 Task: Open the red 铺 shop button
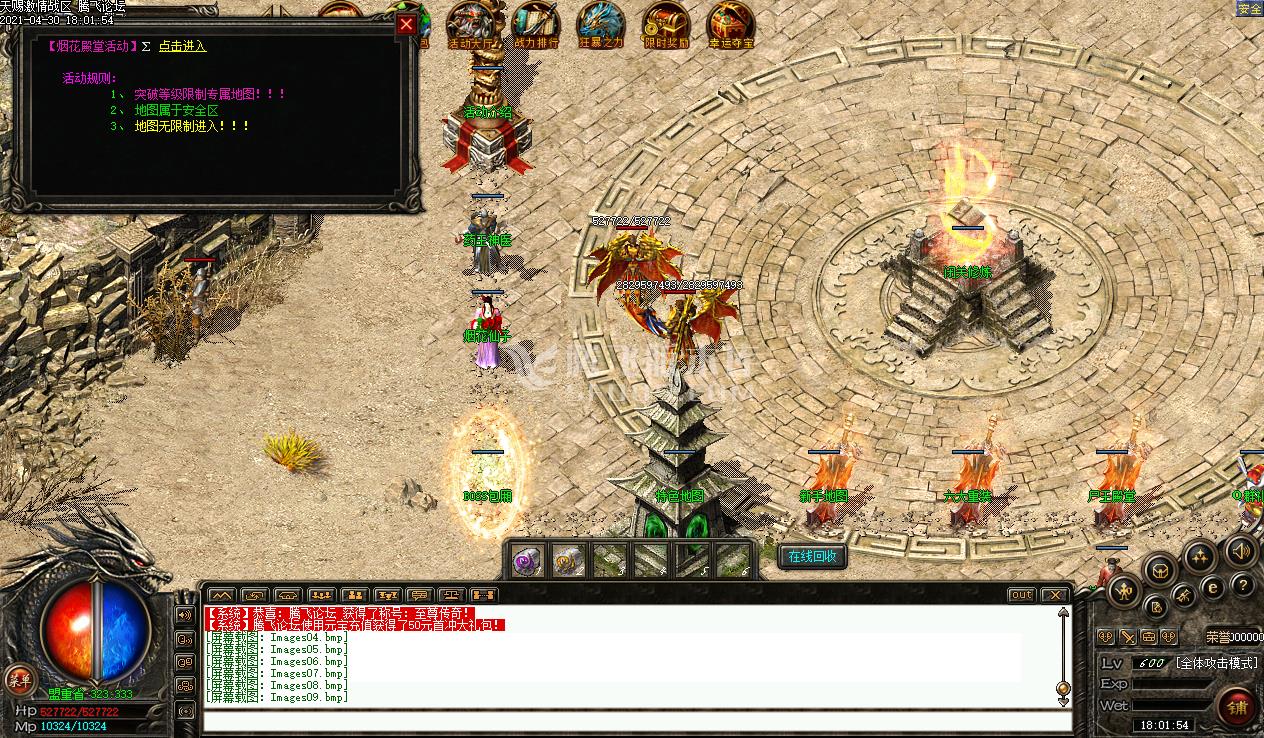[1237, 706]
